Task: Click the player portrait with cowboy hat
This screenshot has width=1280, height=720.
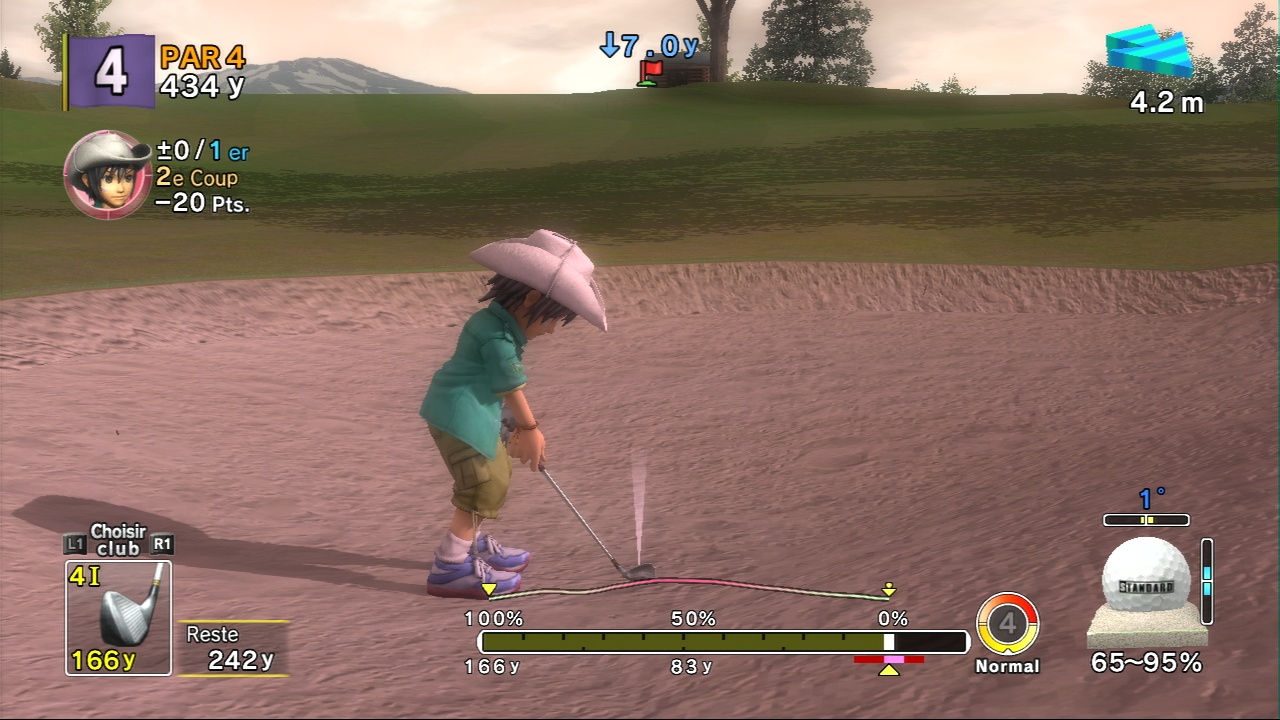Action: (107, 174)
